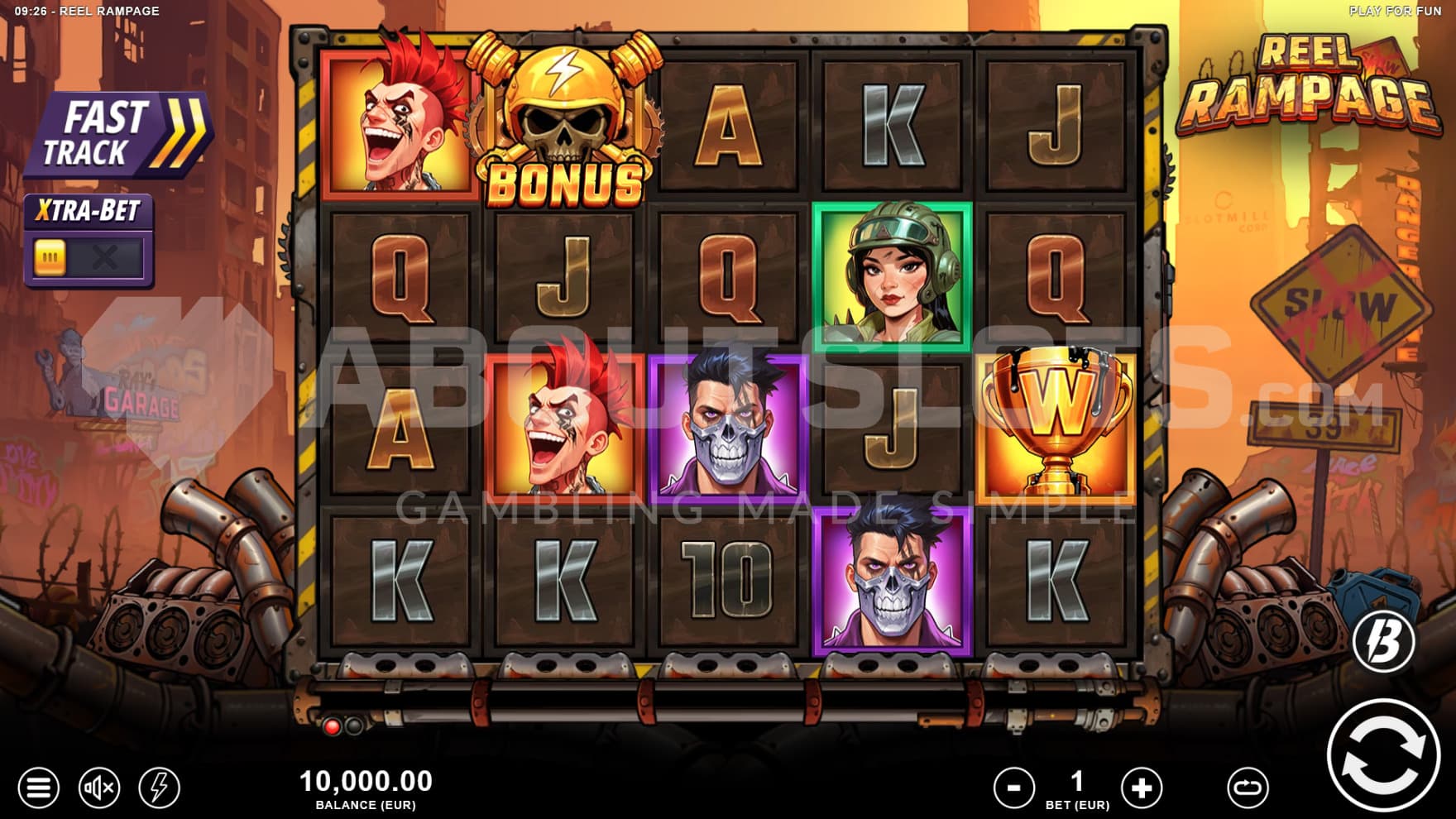Increase the bet with the plus button
Image resolution: width=1456 pixels, height=819 pixels.
1141,787
